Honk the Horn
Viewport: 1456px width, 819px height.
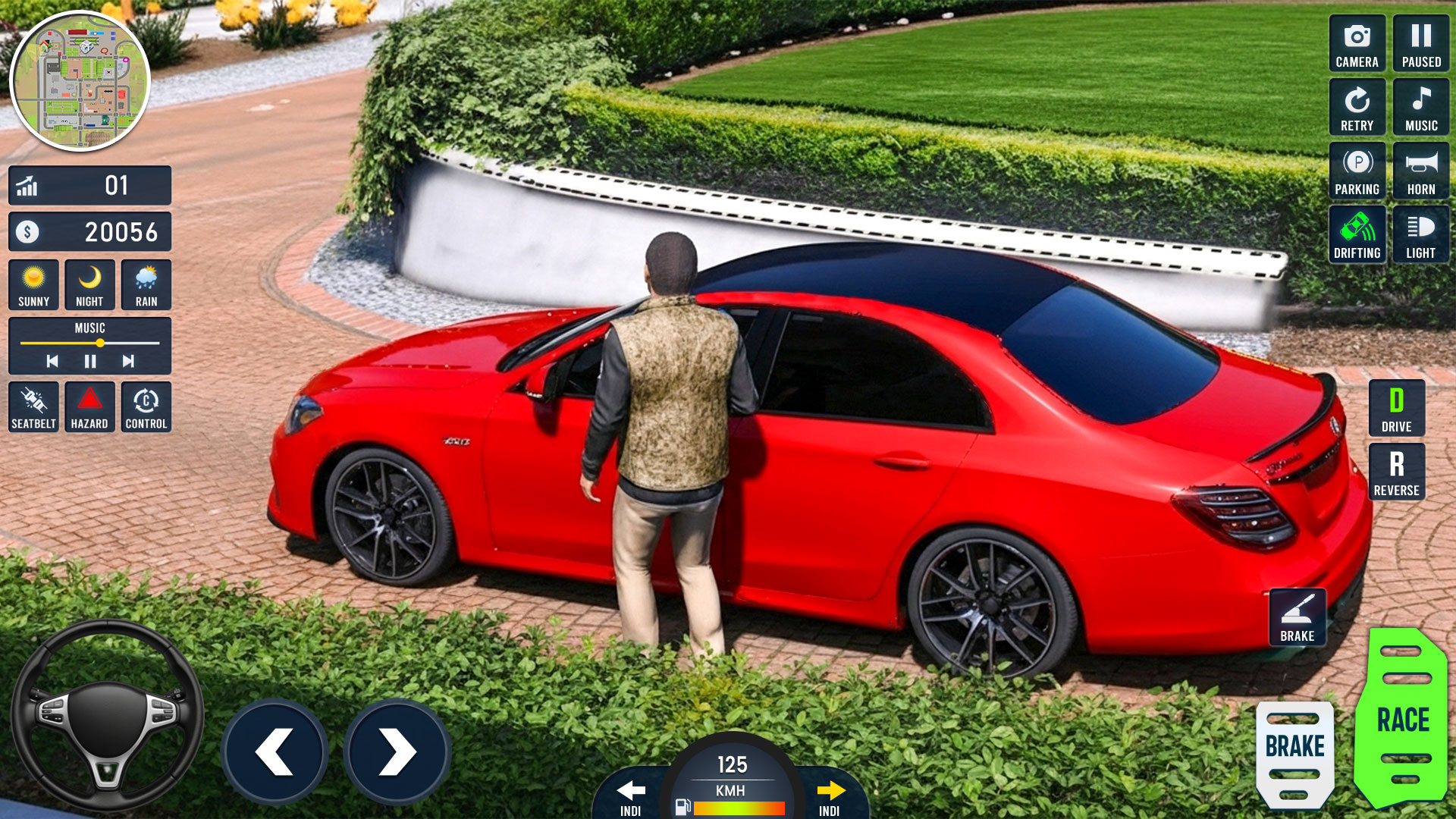click(1420, 170)
